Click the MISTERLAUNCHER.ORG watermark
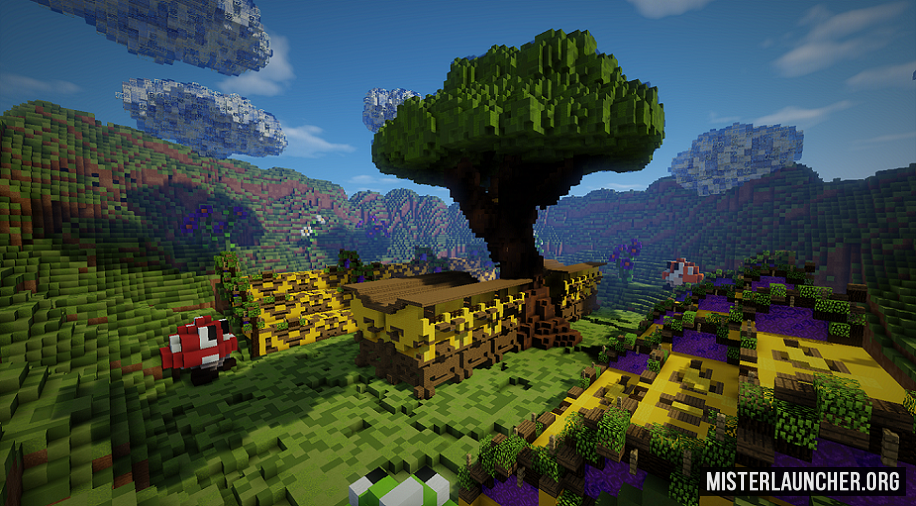The image size is (916, 506). pos(803,481)
